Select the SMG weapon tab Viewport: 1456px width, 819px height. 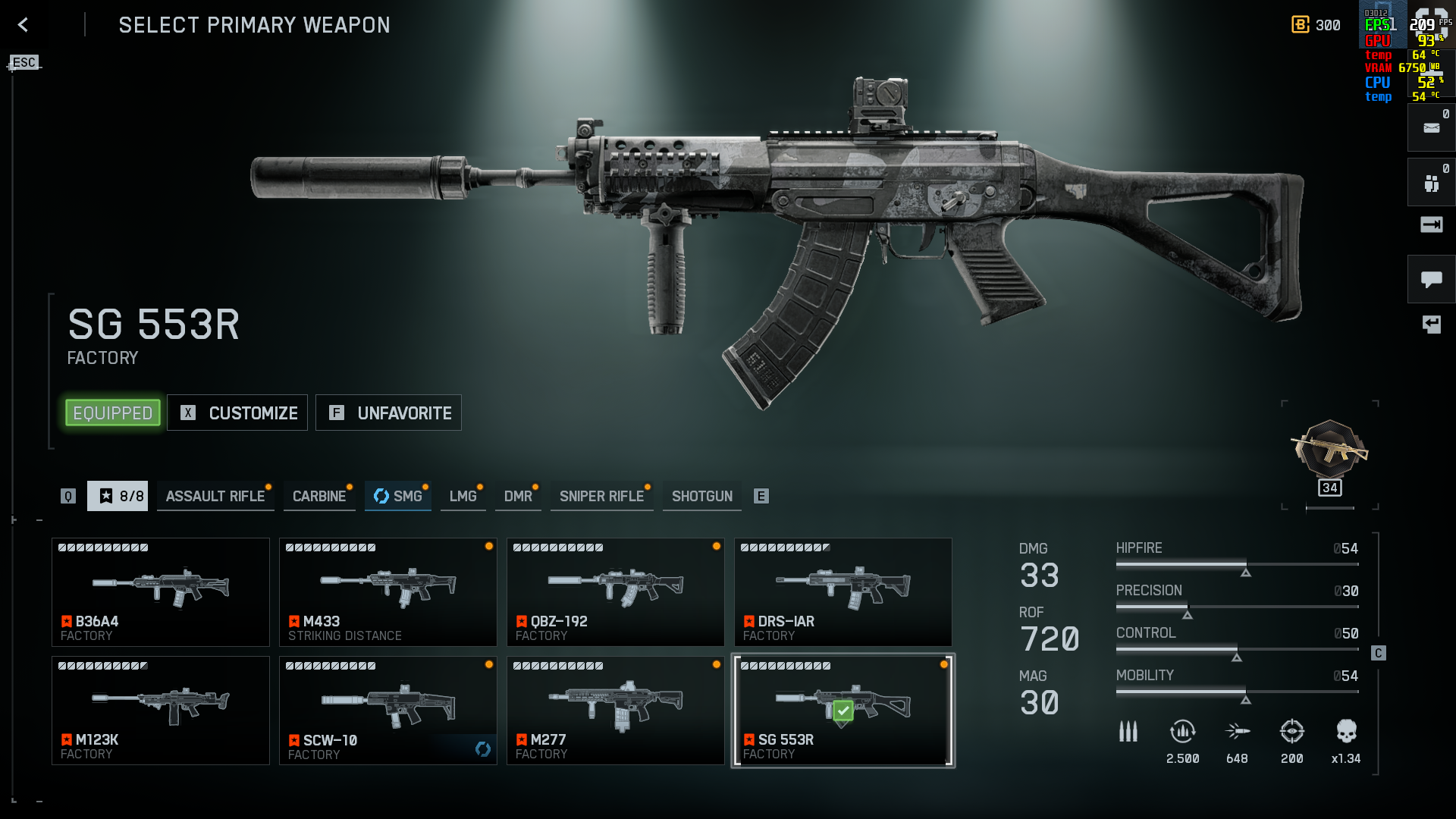(x=398, y=497)
